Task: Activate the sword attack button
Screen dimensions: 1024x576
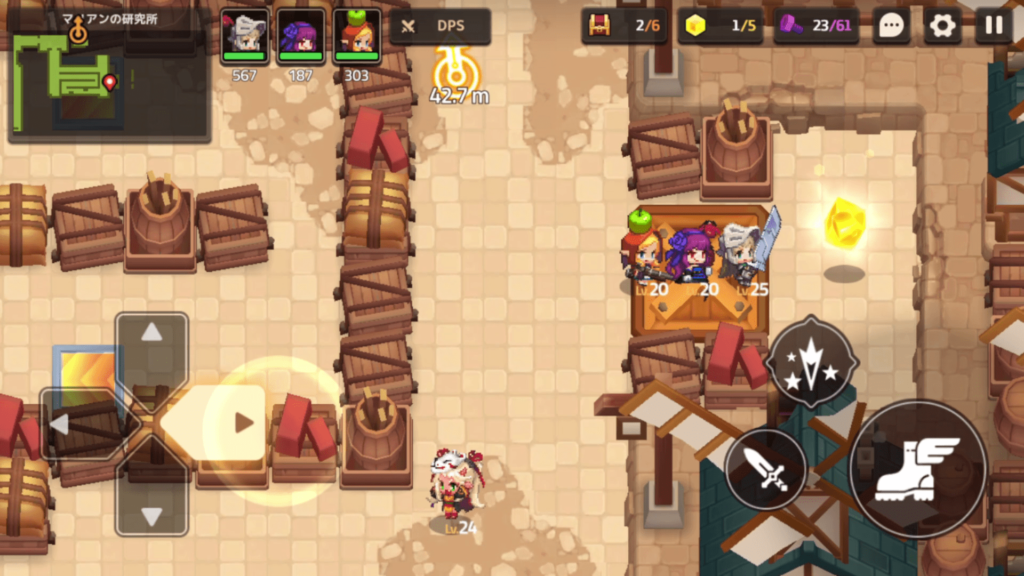Action: coord(766,468)
